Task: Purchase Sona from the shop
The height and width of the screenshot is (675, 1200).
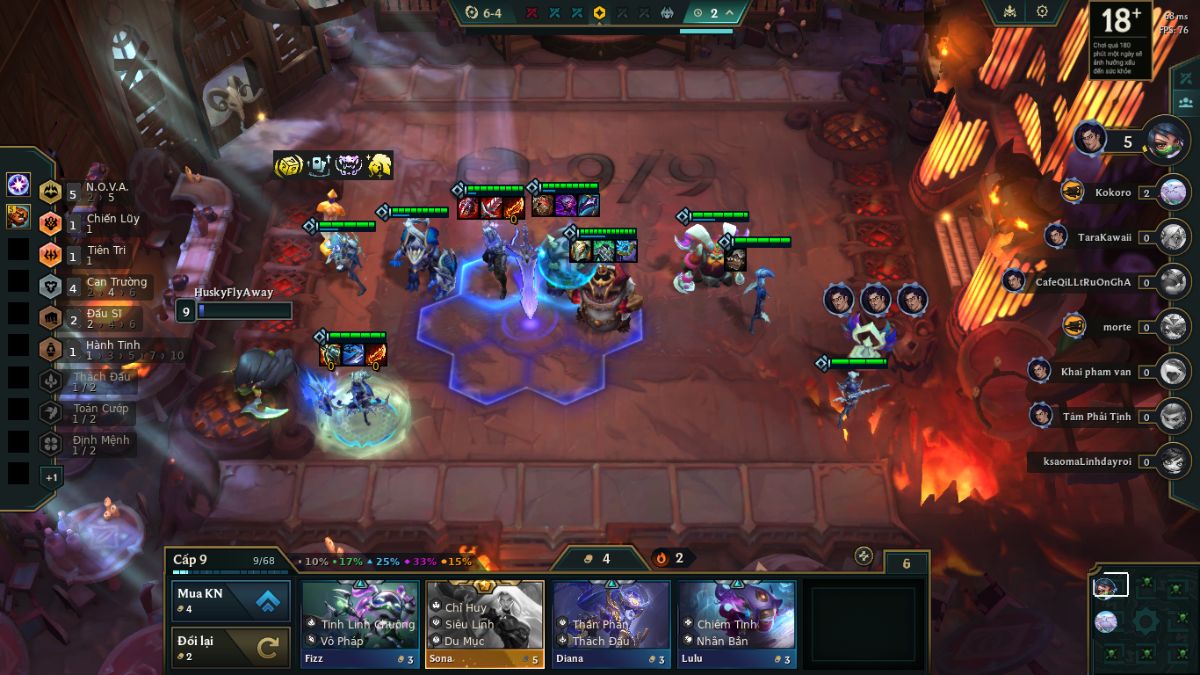Action: point(484,622)
